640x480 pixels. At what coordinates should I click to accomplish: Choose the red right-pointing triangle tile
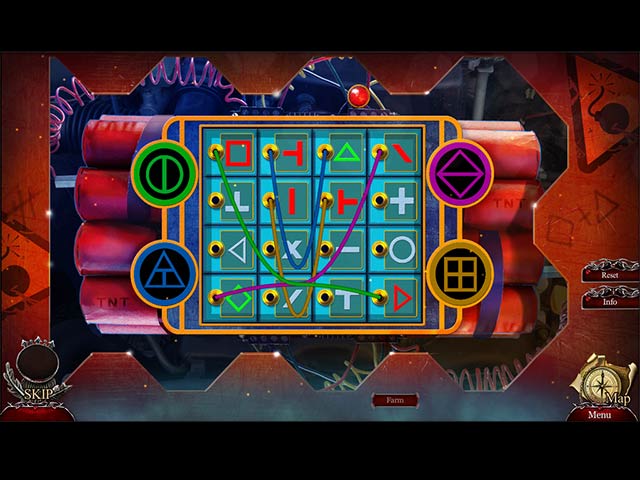[401, 296]
